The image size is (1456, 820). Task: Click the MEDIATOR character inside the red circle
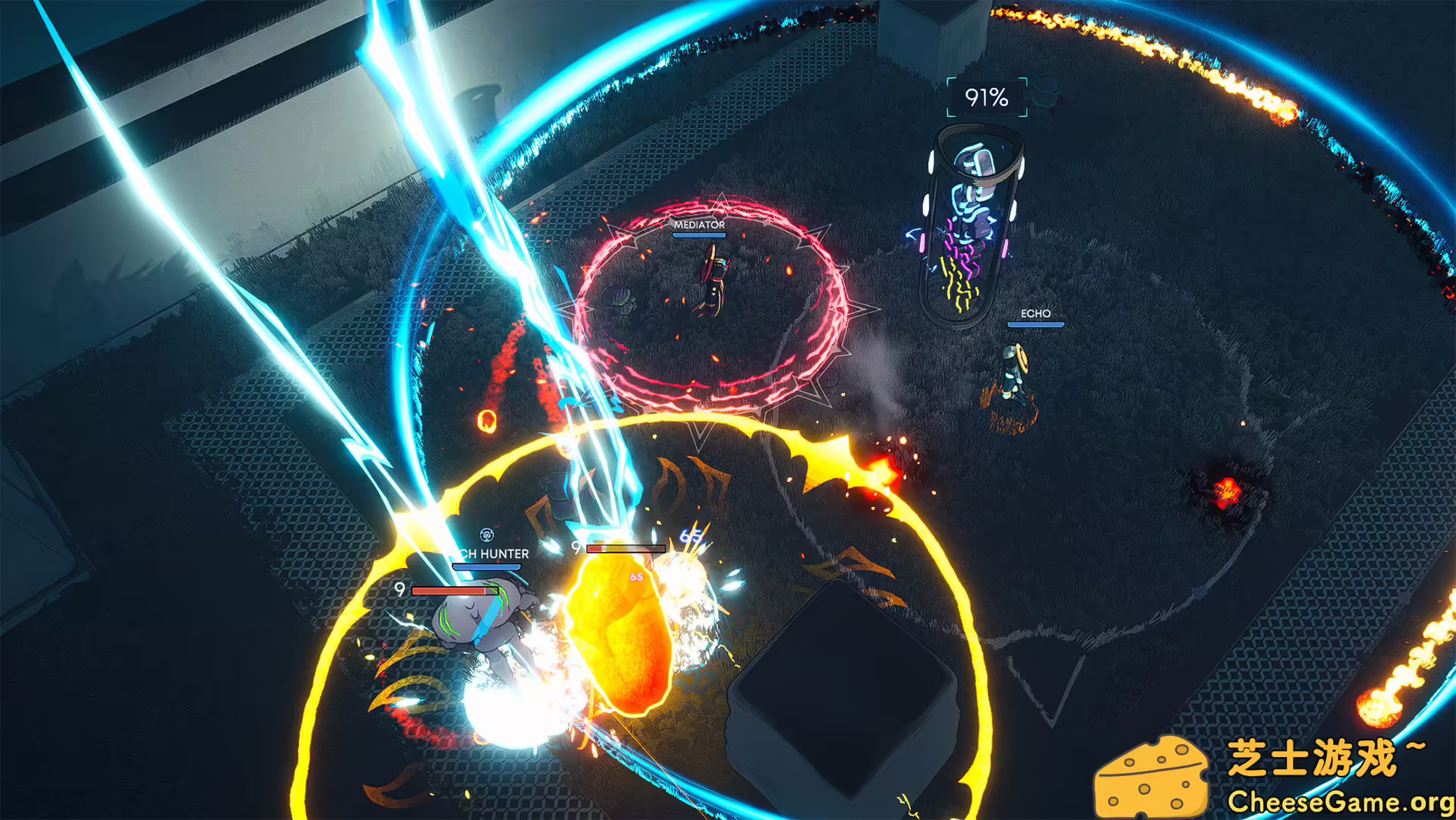point(712,281)
